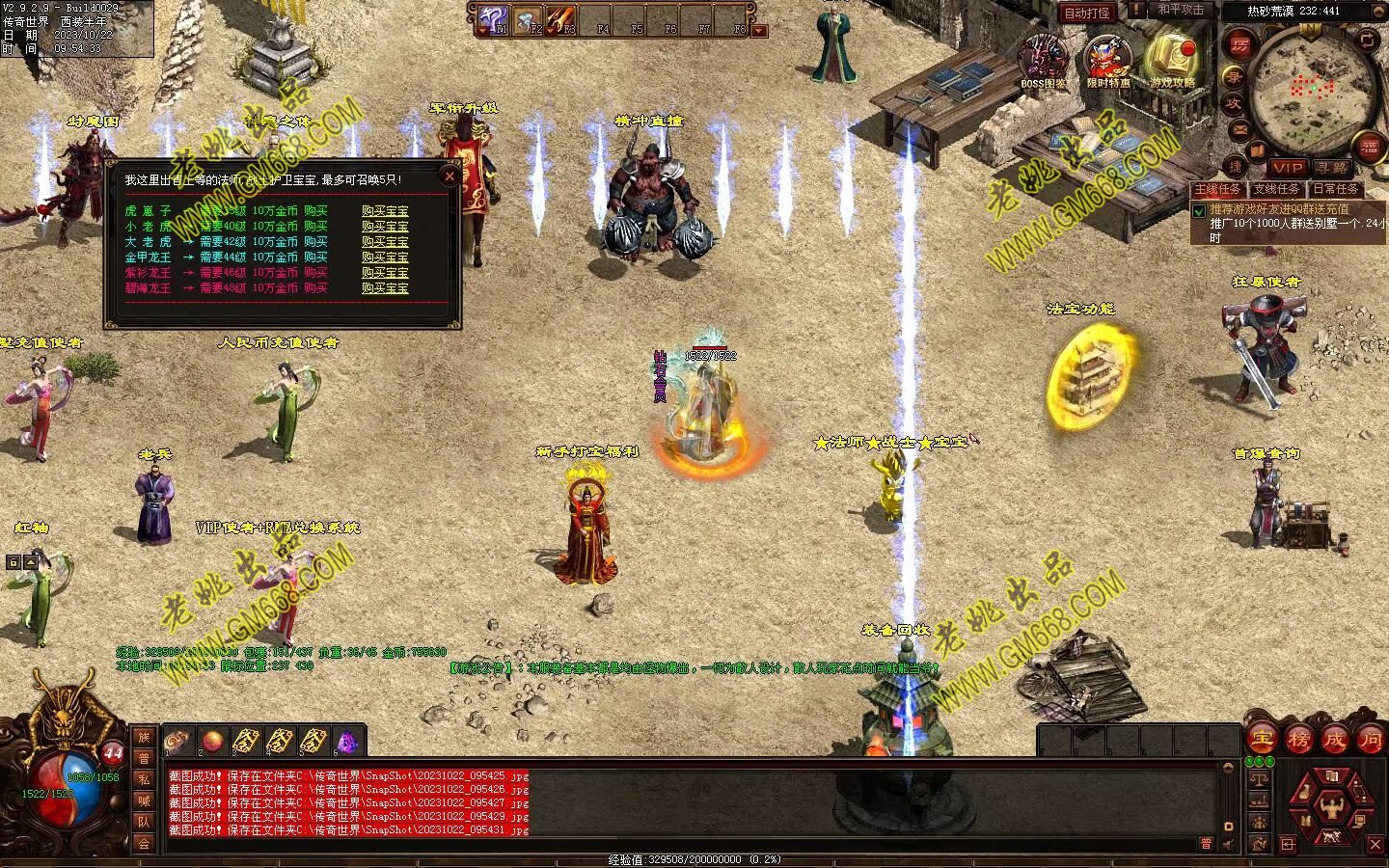Viewport: 1389px width, 868px height.
Task: Open the VIP panel
Action: (1287, 168)
